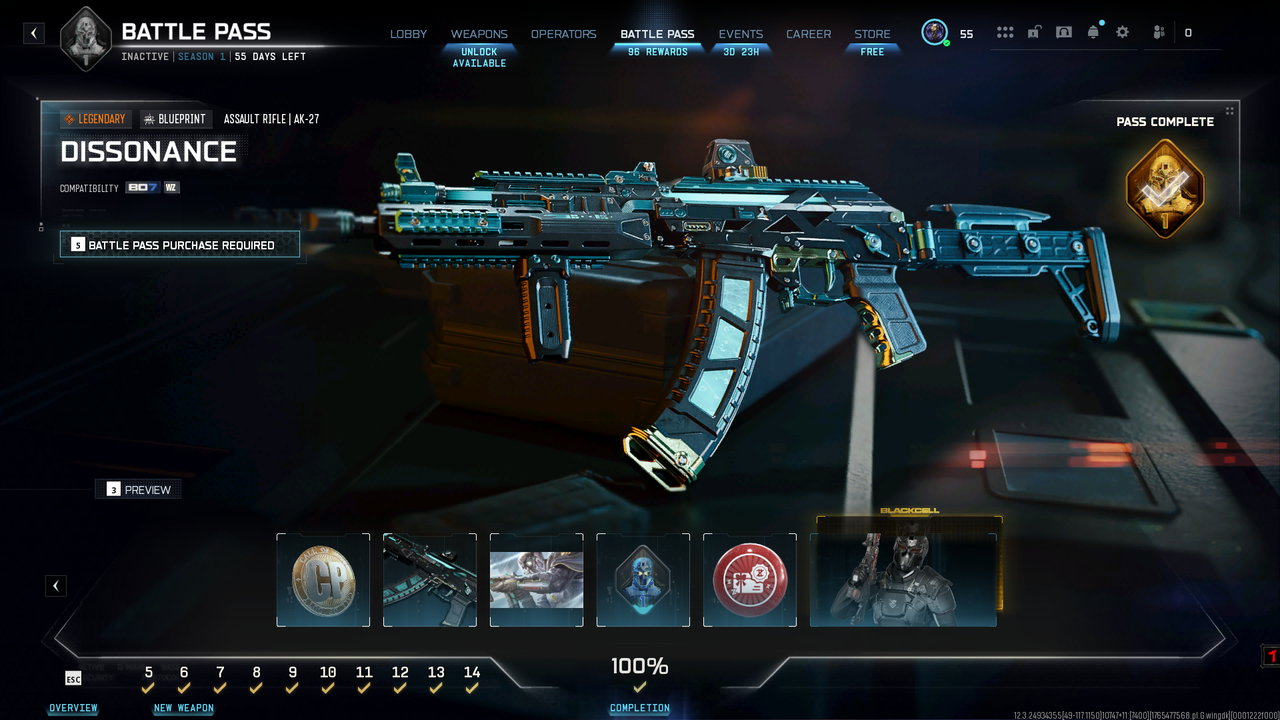Open the notifications bell
1280x720 pixels.
pyautogui.click(x=1093, y=32)
